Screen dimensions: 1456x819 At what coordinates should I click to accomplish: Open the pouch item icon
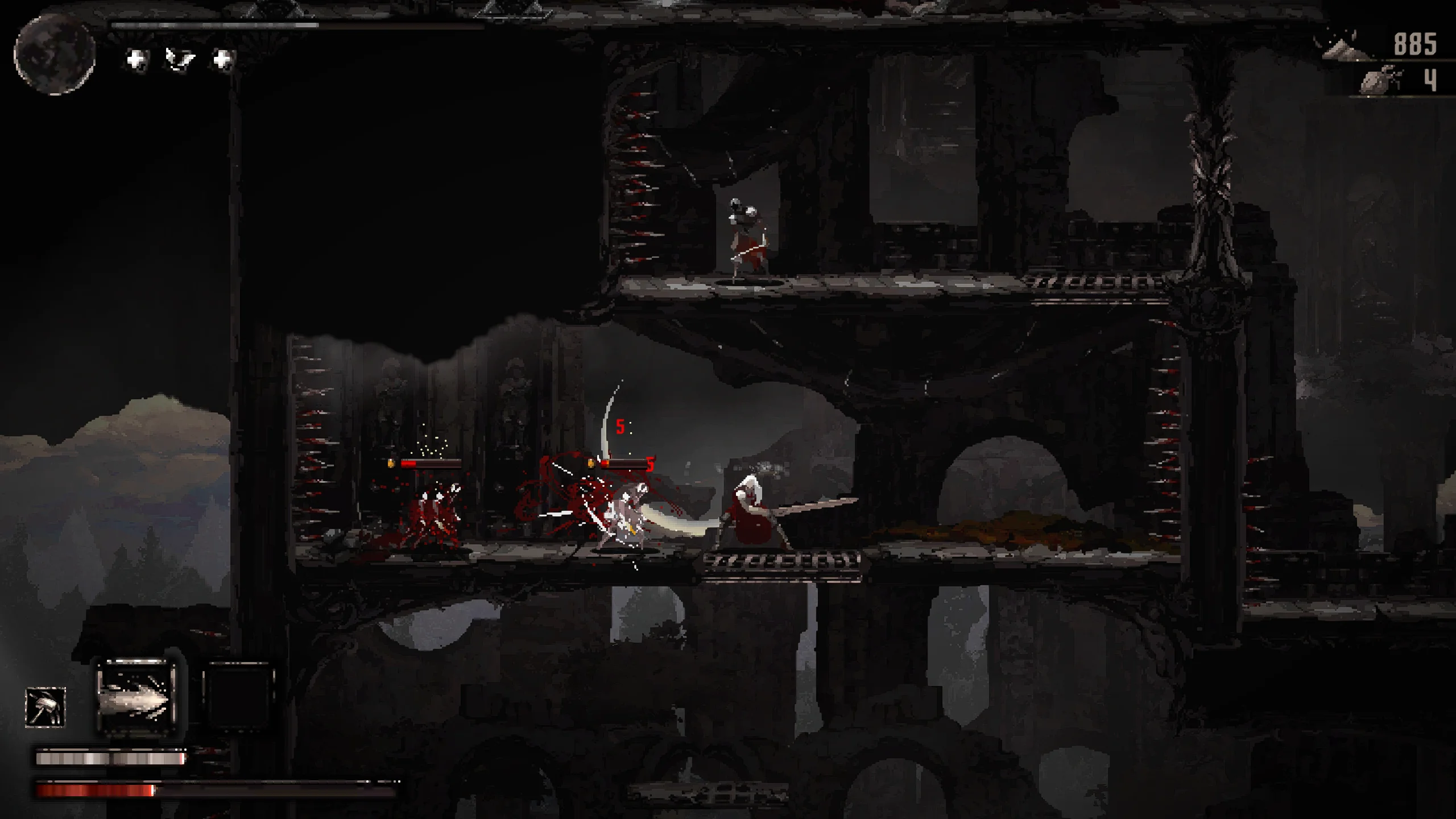point(1379,80)
